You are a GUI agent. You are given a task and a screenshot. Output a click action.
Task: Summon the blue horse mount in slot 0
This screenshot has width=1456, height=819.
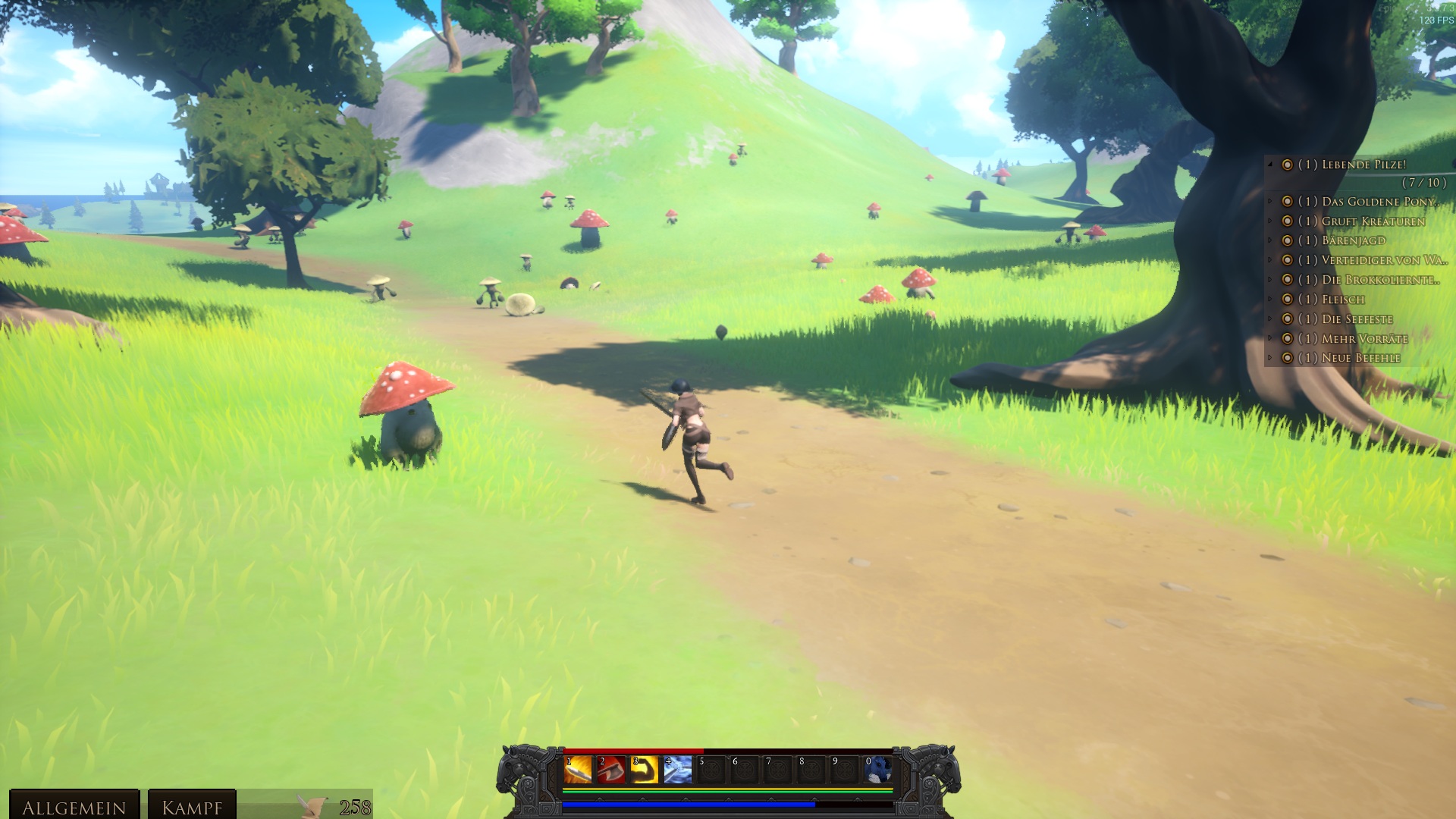coord(878,770)
